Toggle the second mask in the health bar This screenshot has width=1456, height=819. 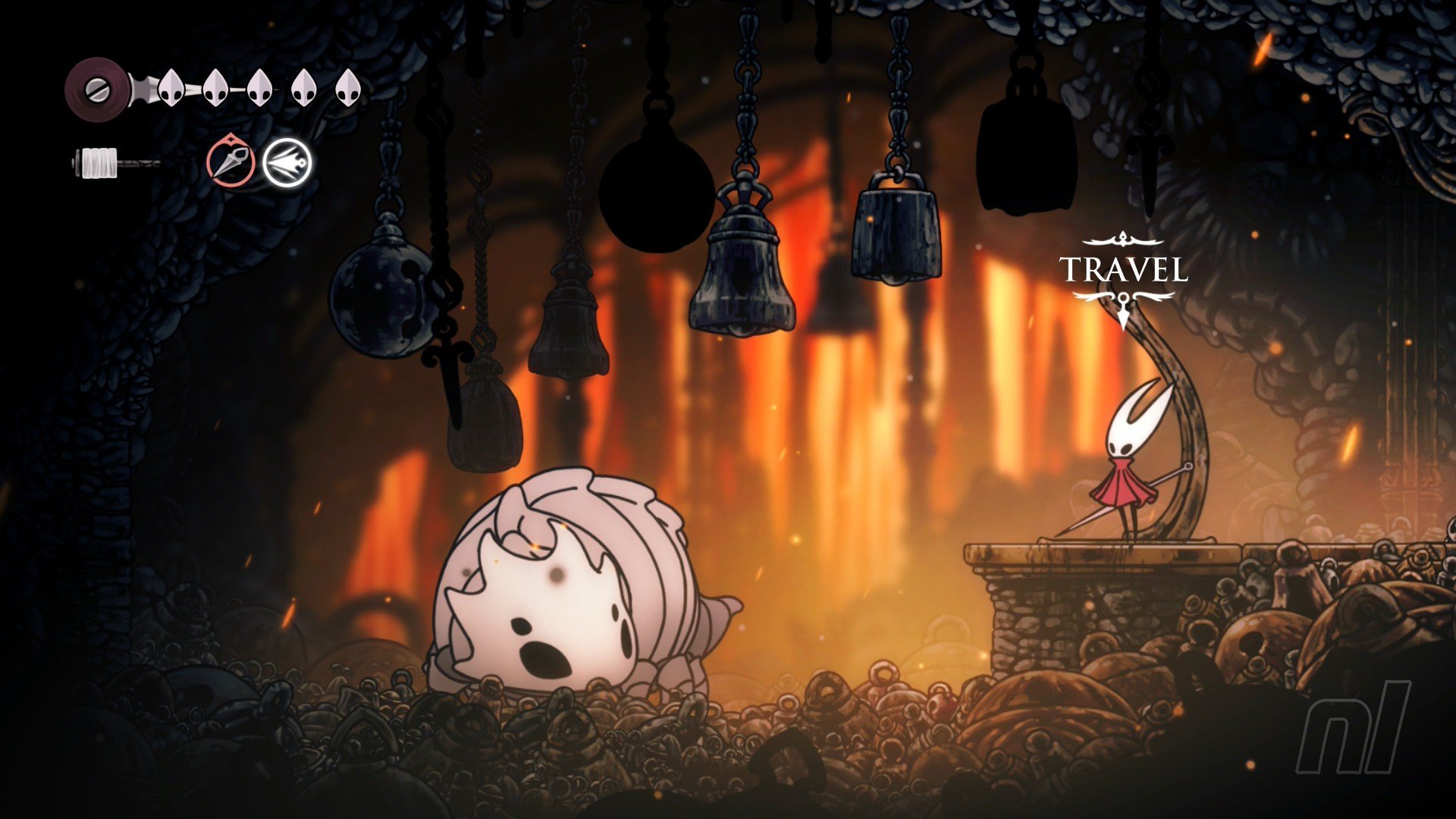tap(215, 86)
